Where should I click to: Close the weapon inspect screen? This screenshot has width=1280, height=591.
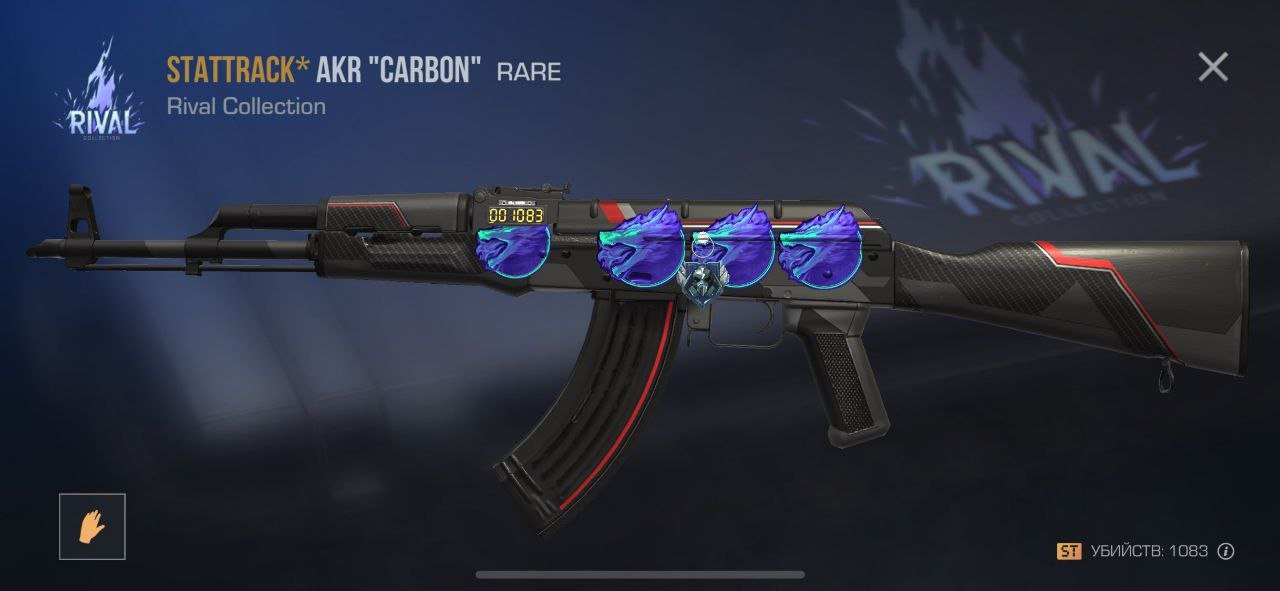(1213, 67)
